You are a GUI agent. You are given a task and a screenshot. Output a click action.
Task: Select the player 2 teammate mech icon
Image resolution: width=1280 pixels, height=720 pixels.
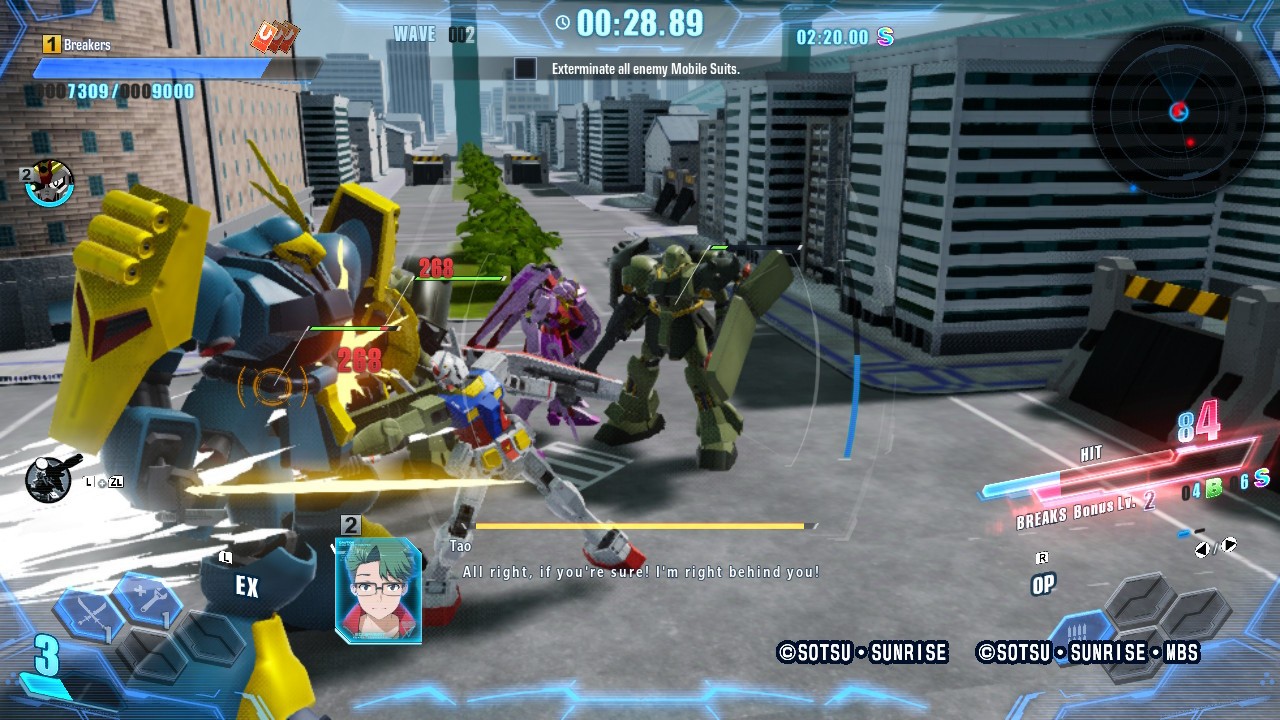click(x=50, y=183)
